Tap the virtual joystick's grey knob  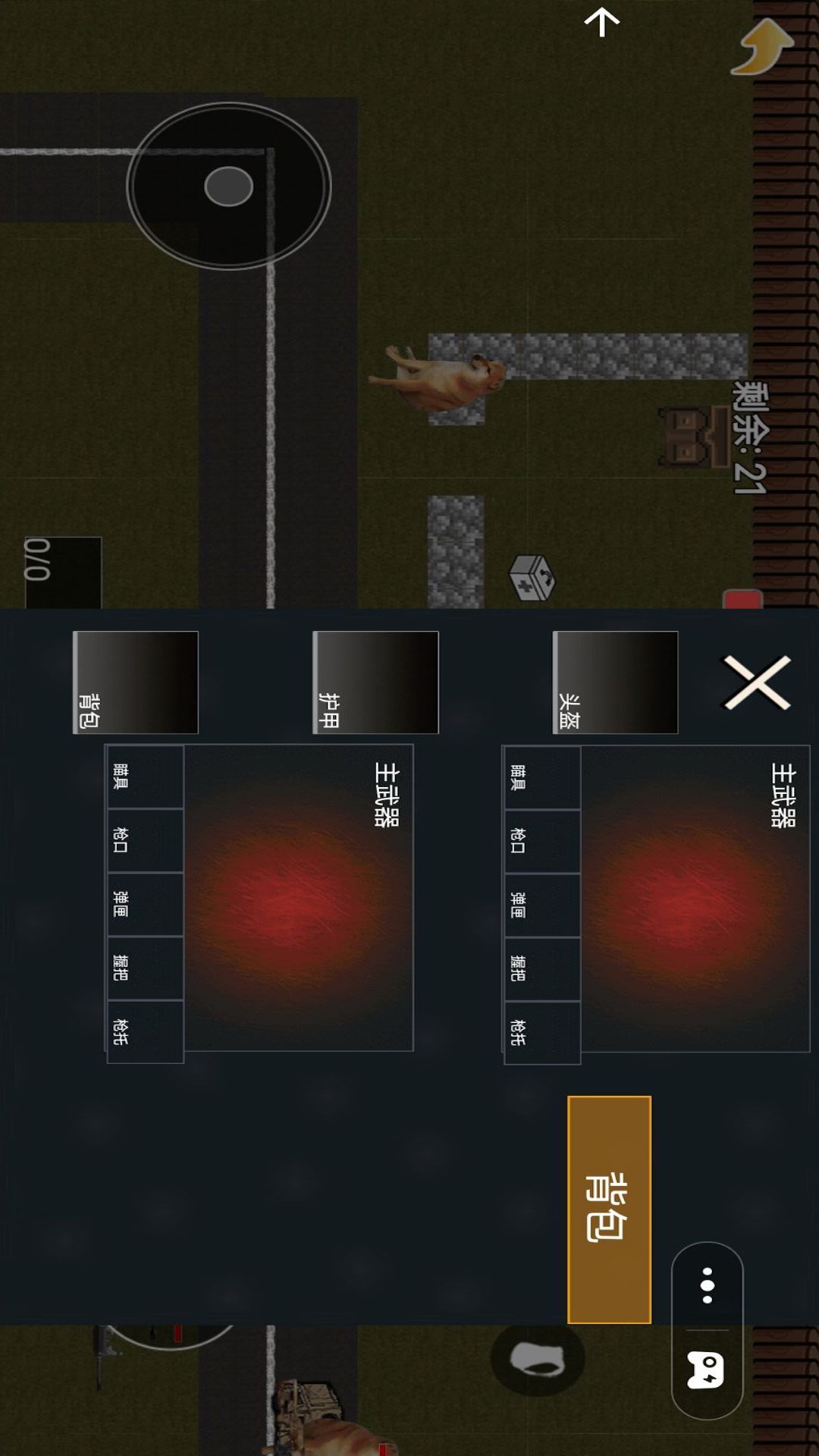click(228, 187)
